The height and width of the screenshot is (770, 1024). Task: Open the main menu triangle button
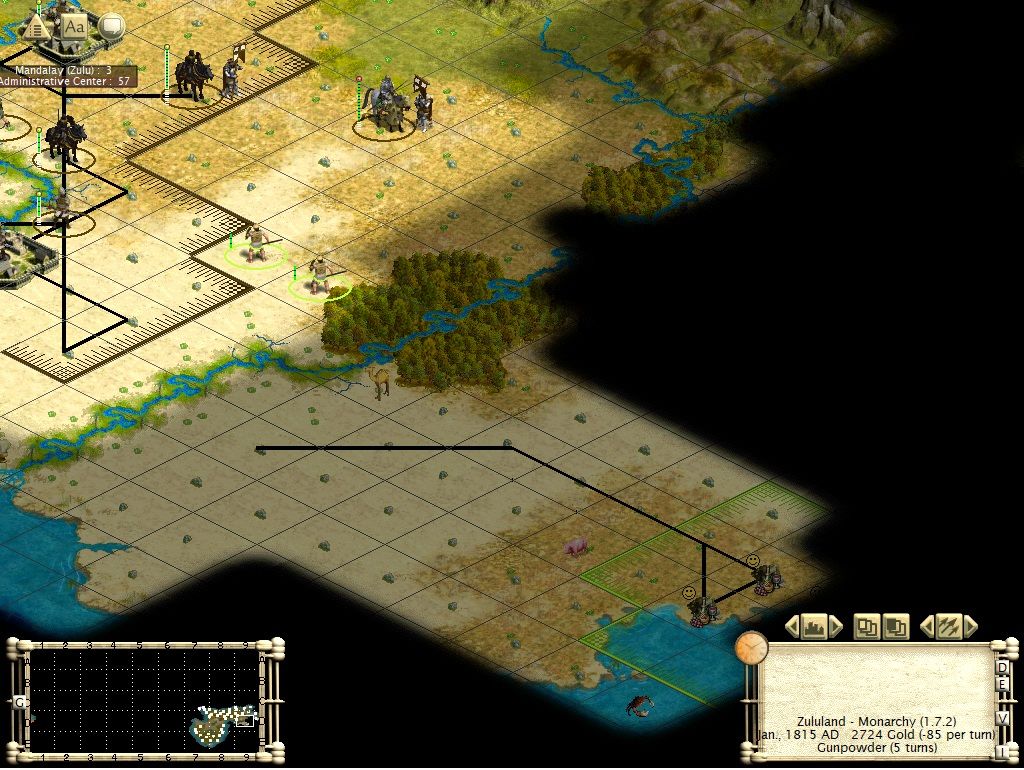pyautogui.click(x=37, y=27)
